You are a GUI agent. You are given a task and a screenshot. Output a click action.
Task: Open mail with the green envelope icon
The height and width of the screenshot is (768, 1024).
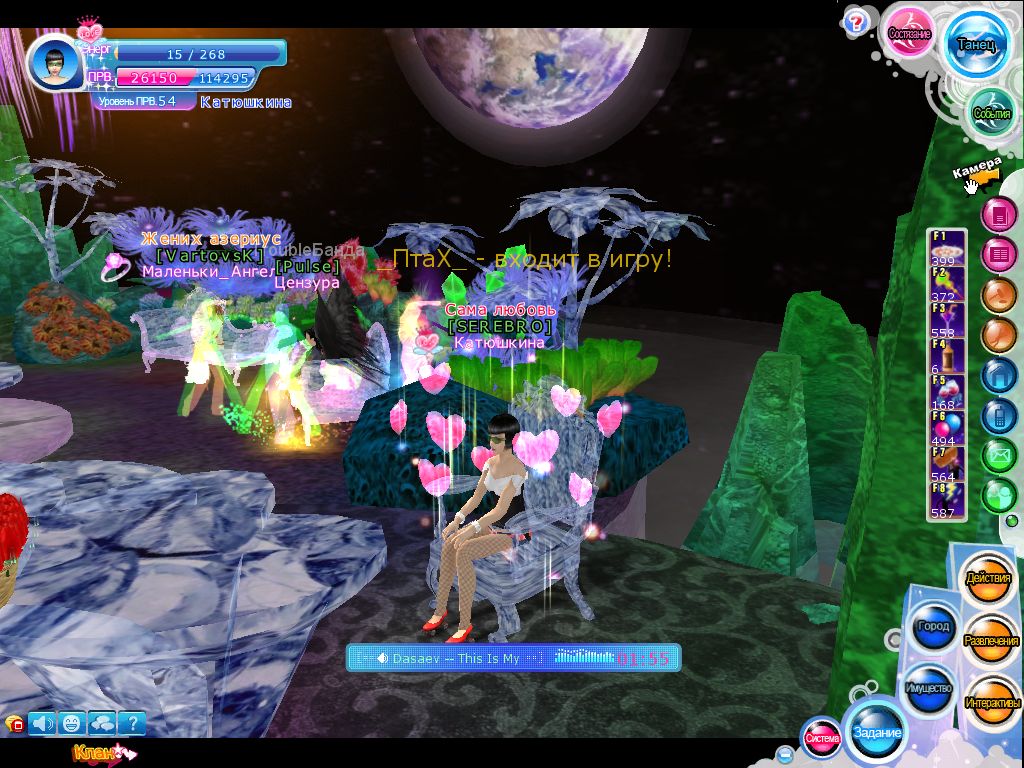click(998, 456)
